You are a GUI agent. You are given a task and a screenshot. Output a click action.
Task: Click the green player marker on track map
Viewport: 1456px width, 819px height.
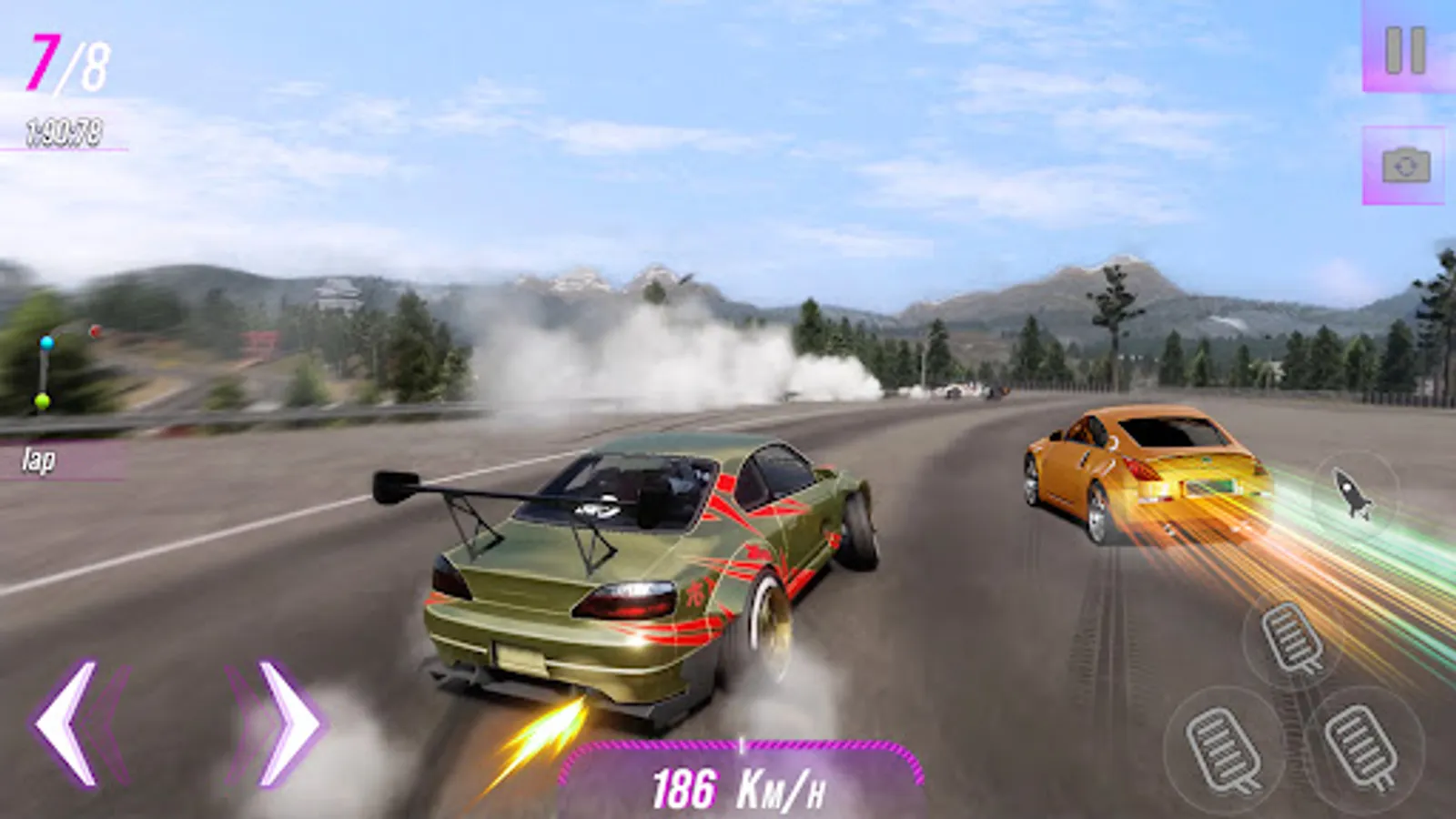[x=42, y=400]
